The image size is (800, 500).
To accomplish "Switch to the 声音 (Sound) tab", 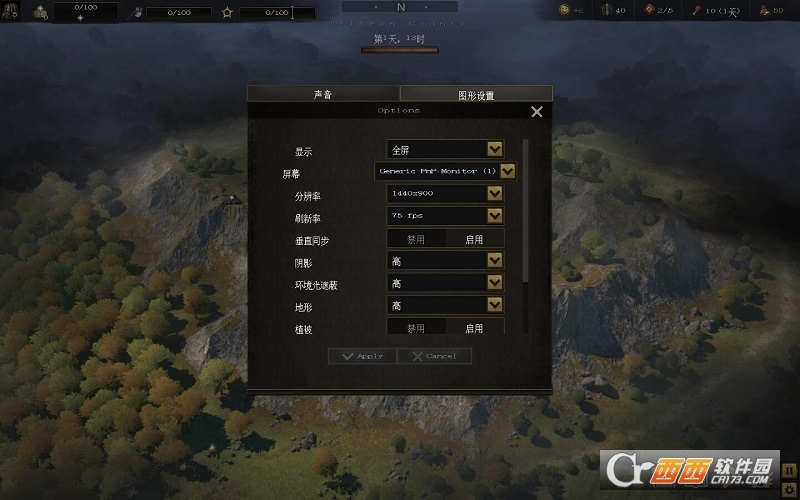I will click(x=322, y=95).
